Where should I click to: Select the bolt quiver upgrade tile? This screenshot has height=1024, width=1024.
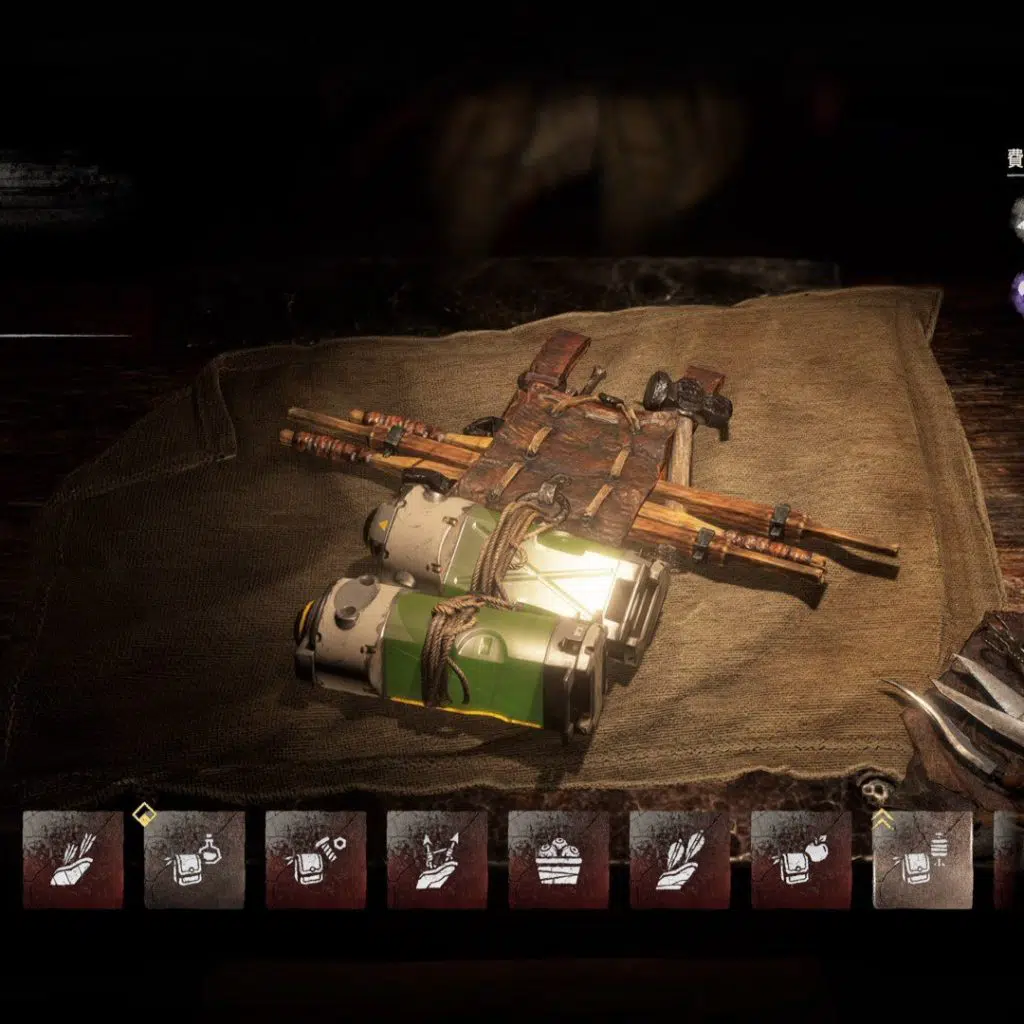(73, 859)
